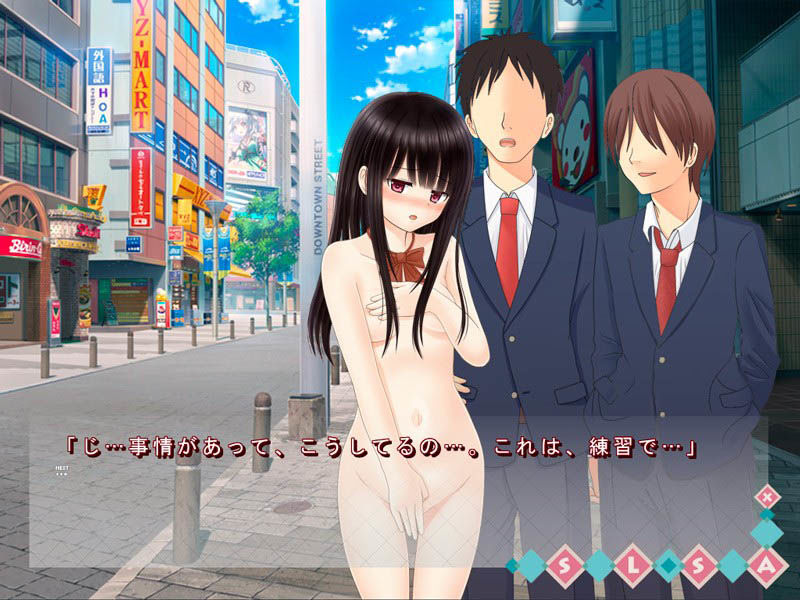The width and height of the screenshot is (800, 600).
Task: Click the S diamond between L and A
Action: click(700, 566)
